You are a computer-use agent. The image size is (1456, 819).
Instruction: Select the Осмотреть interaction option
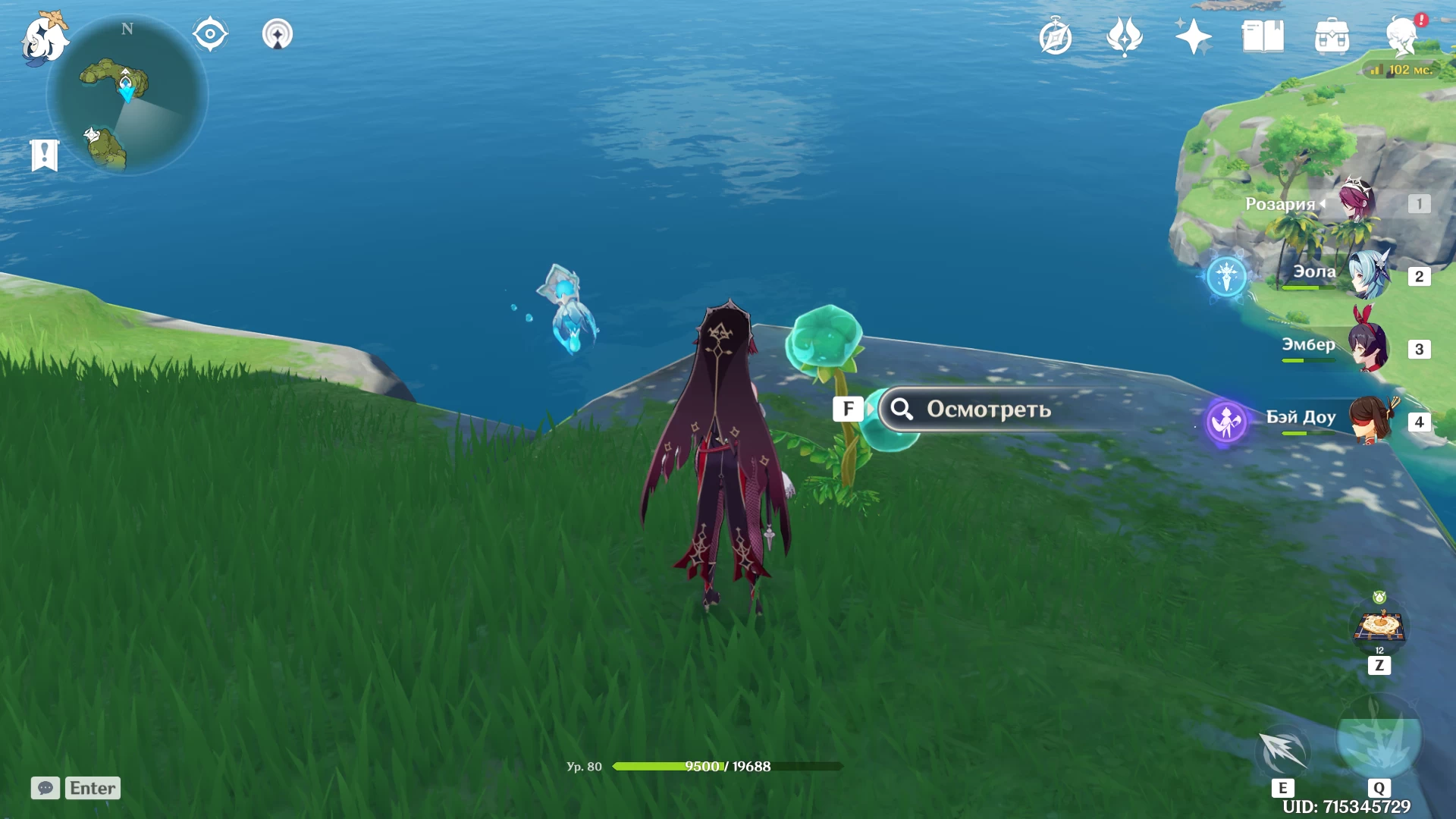[x=987, y=409]
